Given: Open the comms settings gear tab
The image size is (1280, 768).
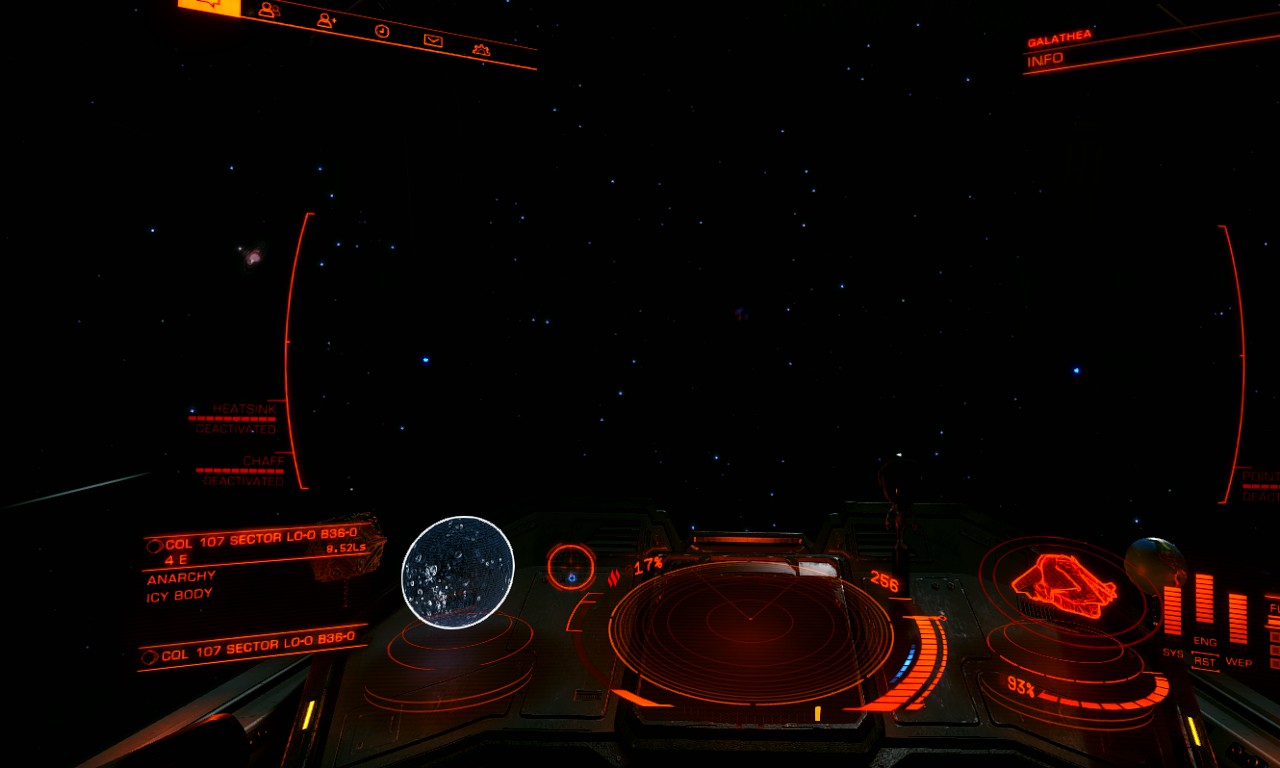Looking at the screenshot, I should (x=481, y=50).
